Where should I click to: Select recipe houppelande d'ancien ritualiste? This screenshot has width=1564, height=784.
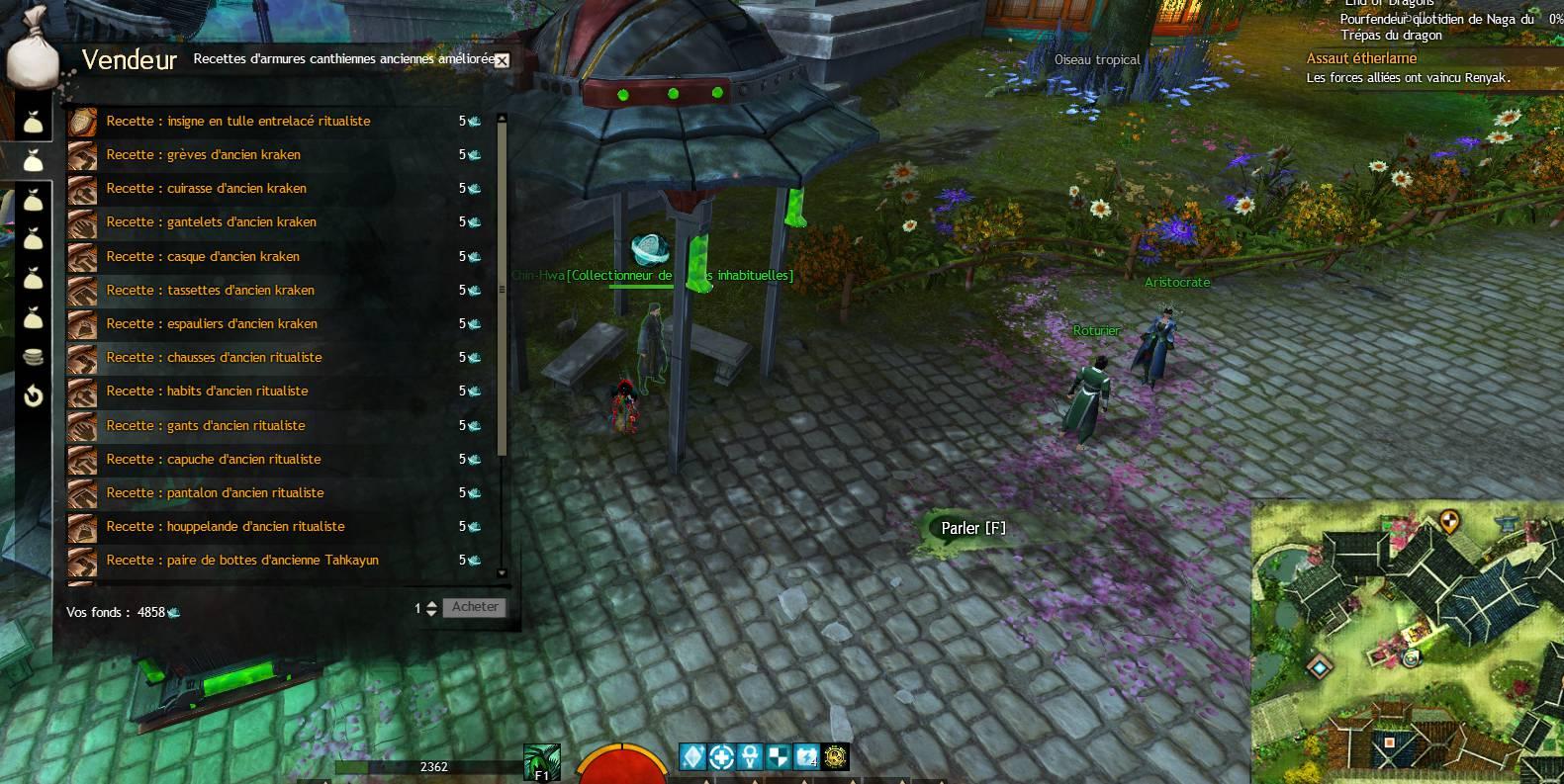[226, 527]
